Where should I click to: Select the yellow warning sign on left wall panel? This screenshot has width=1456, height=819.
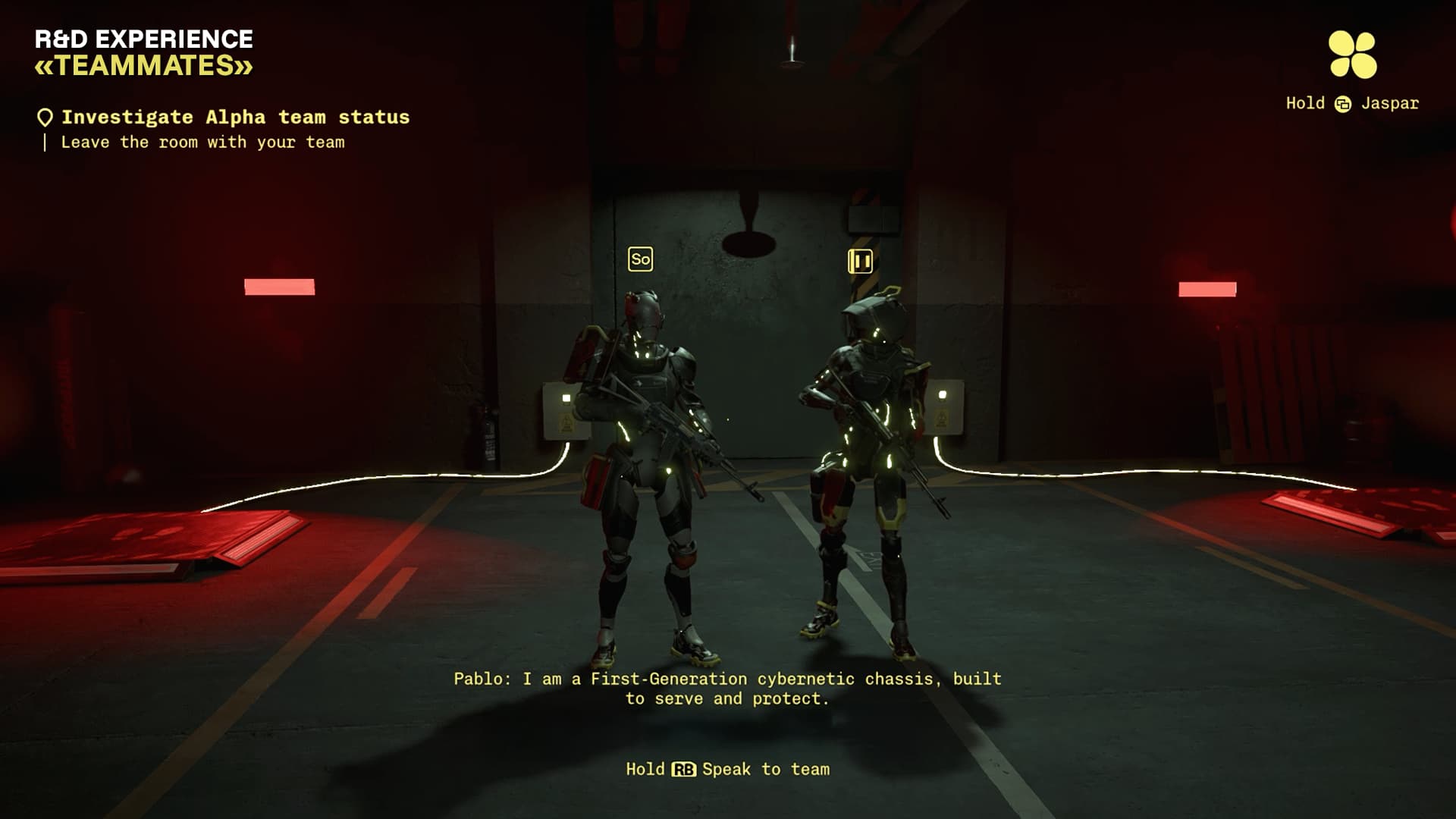565,422
